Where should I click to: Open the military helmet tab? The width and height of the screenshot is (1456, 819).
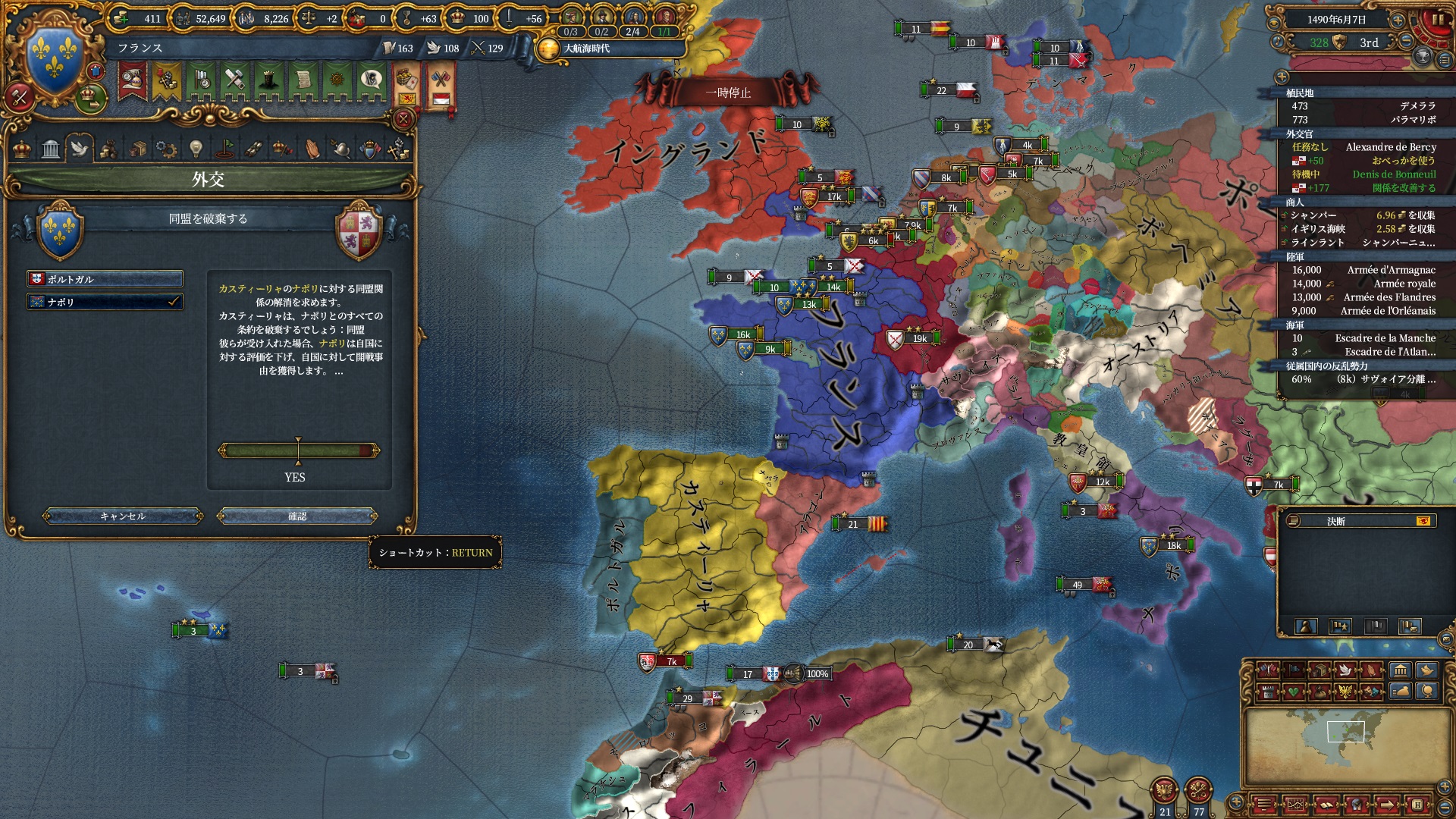341,149
